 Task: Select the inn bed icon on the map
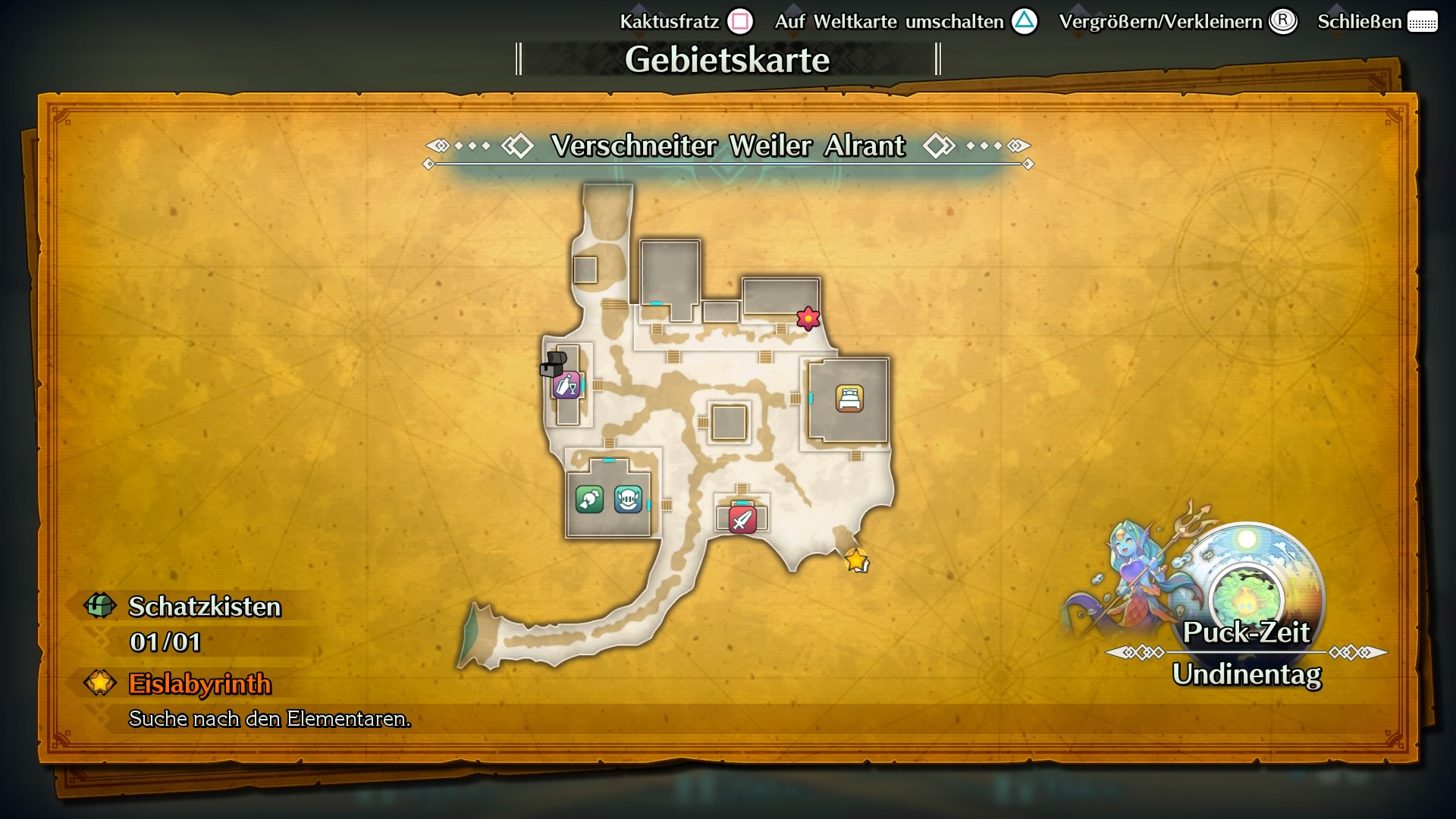851,400
